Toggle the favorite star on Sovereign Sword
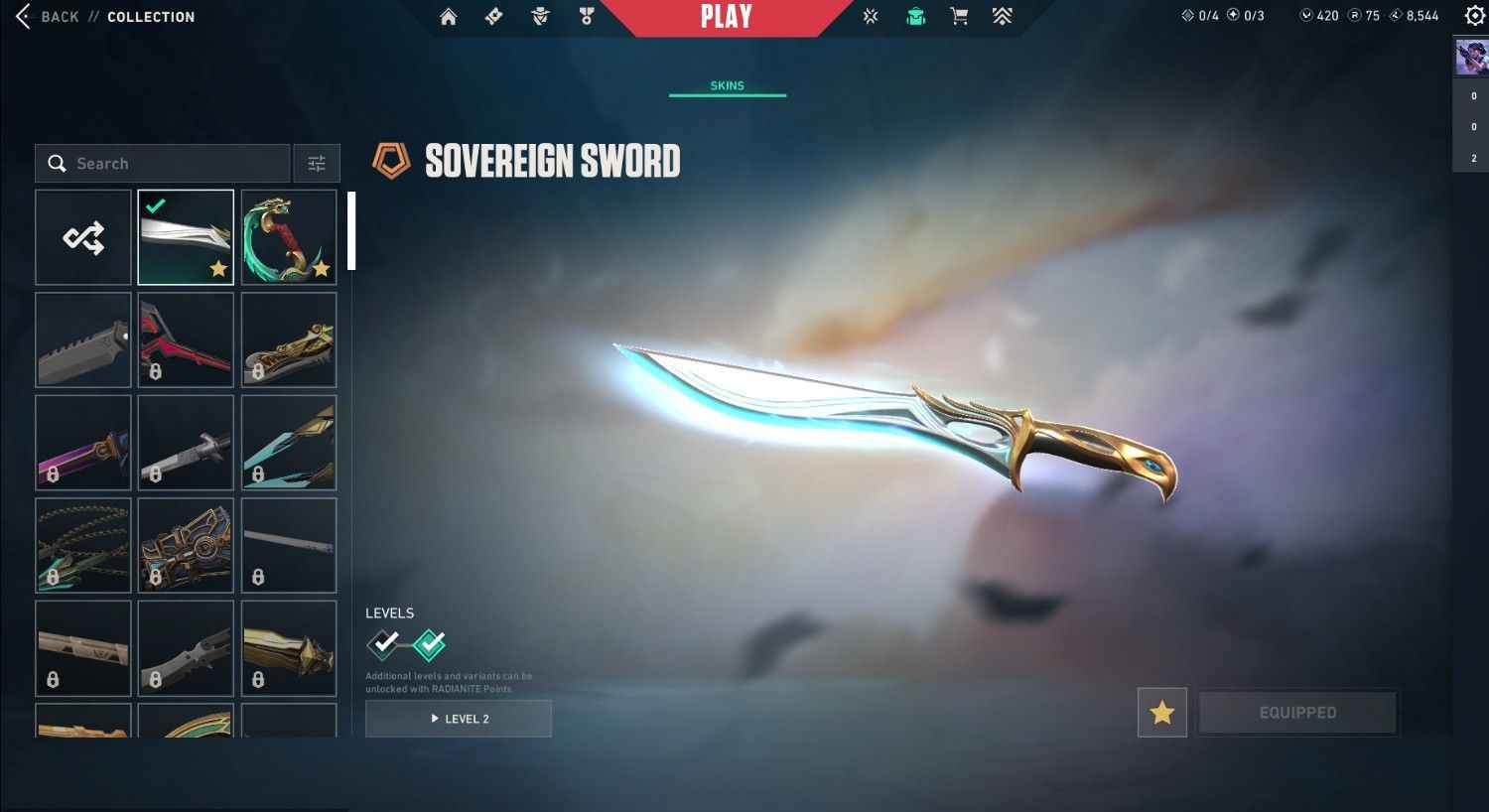The height and width of the screenshot is (812, 1489). 1161,712
